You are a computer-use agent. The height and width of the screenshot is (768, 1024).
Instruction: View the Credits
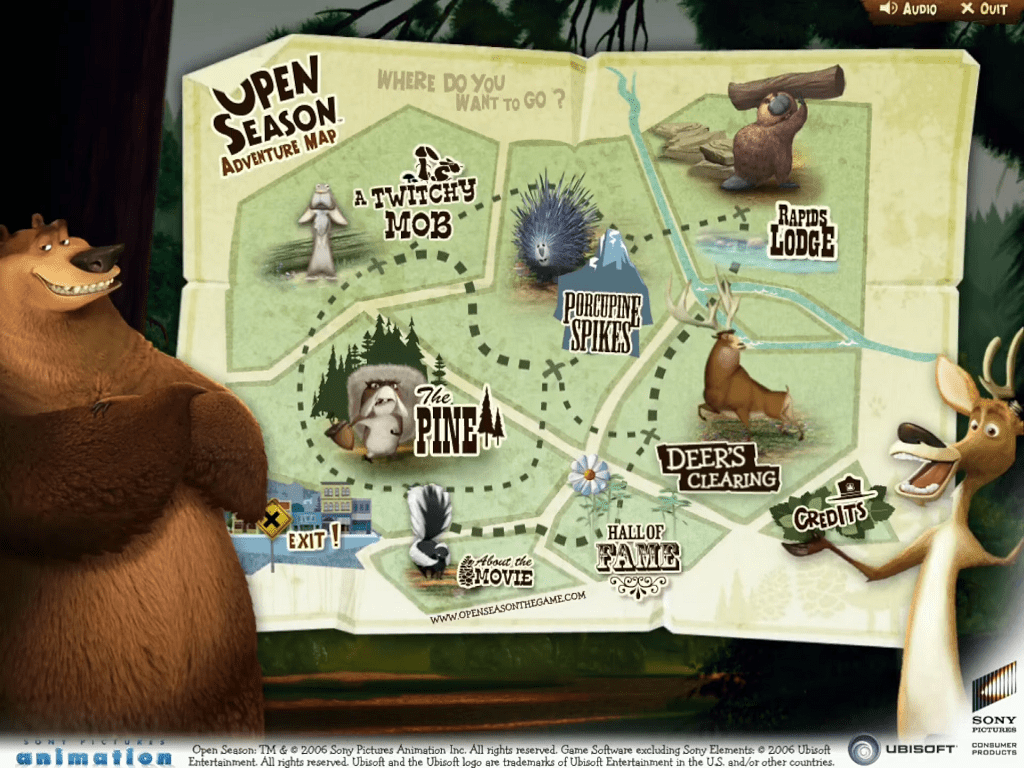tap(829, 514)
